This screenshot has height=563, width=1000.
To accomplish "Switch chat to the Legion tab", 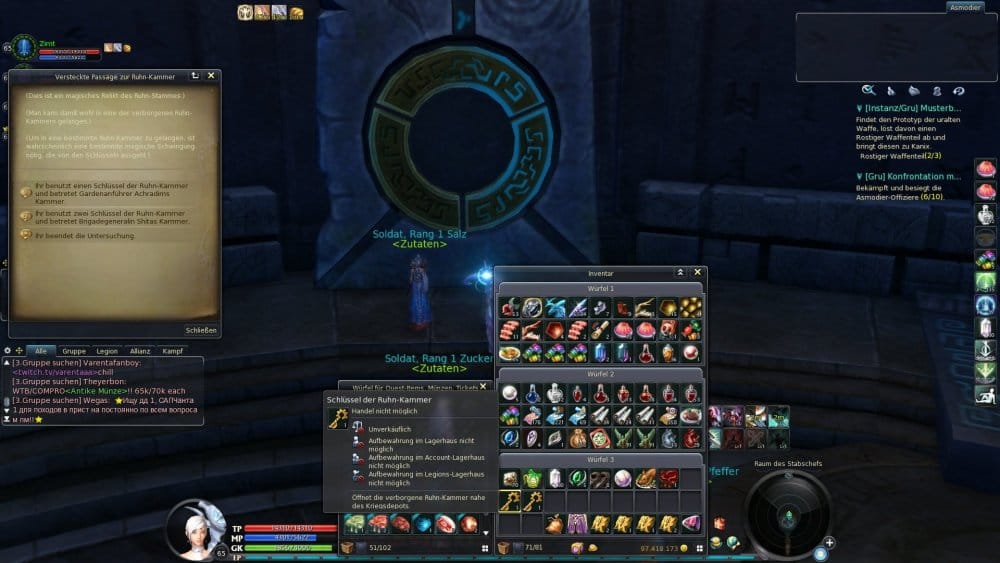I will click(x=107, y=351).
